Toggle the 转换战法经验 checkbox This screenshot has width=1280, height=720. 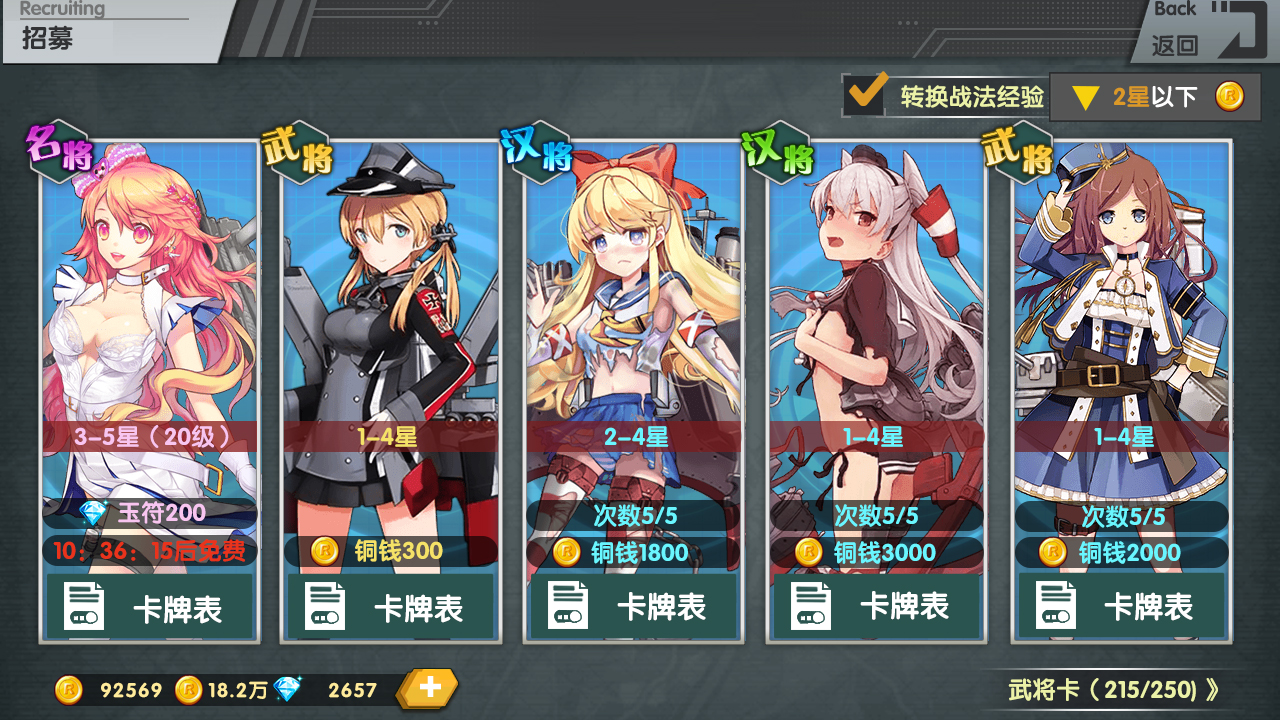click(864, 96)
